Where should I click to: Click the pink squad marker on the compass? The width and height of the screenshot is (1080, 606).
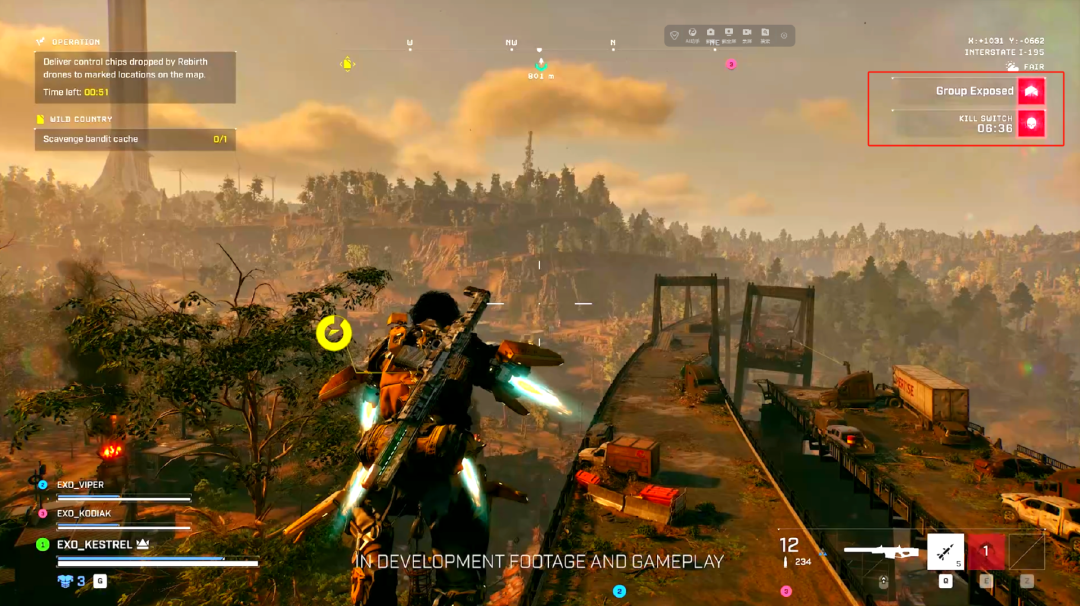point(730,64)
